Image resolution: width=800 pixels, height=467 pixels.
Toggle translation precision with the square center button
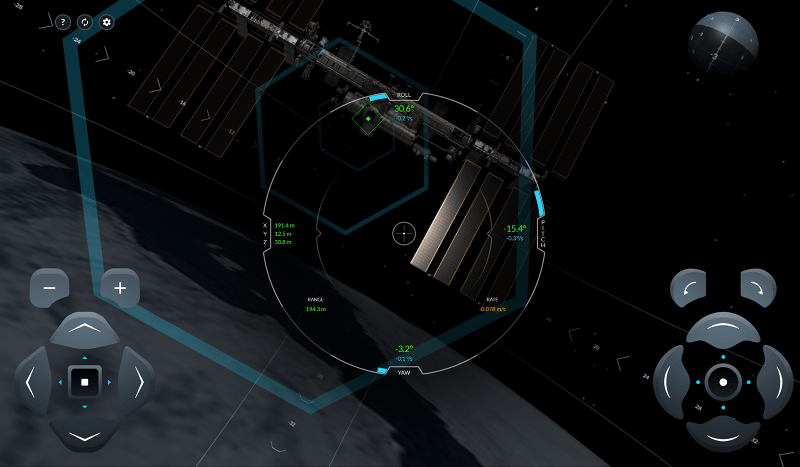click(85, 381)
